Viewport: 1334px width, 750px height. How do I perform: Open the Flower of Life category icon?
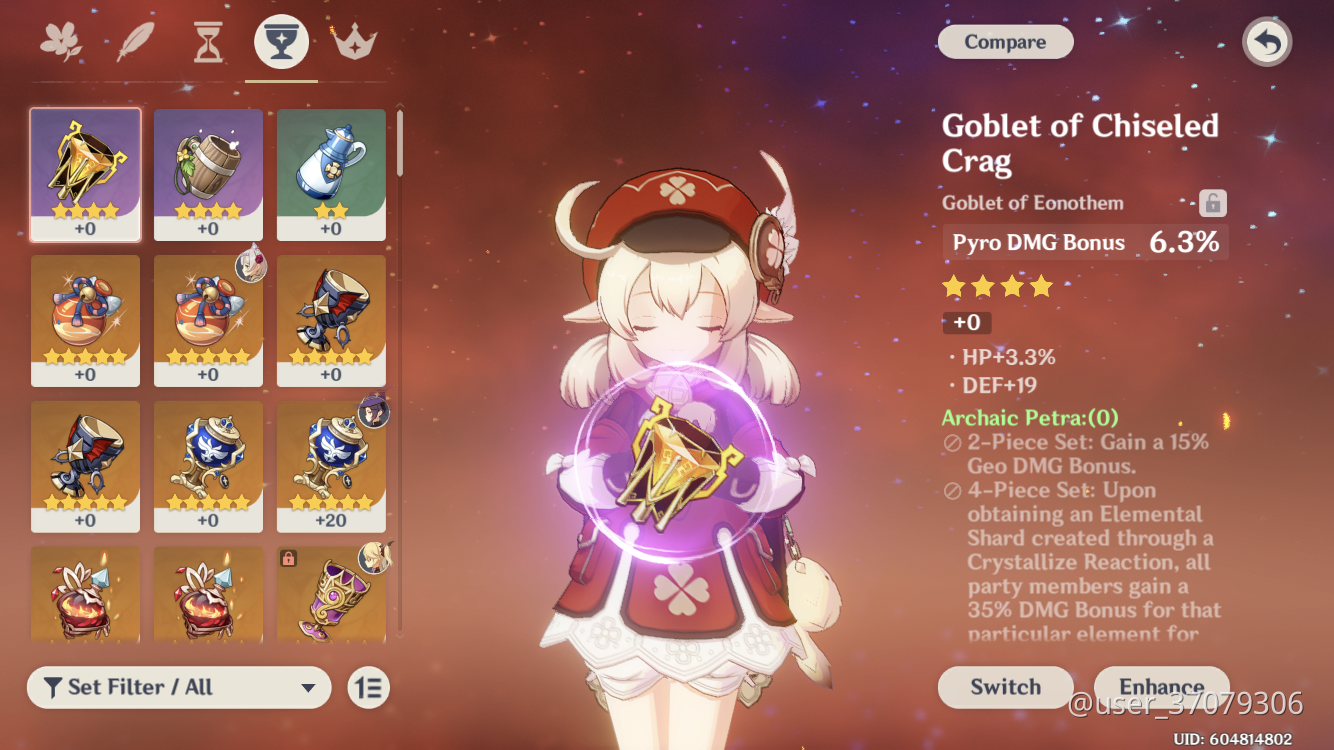tap(60, 40)
